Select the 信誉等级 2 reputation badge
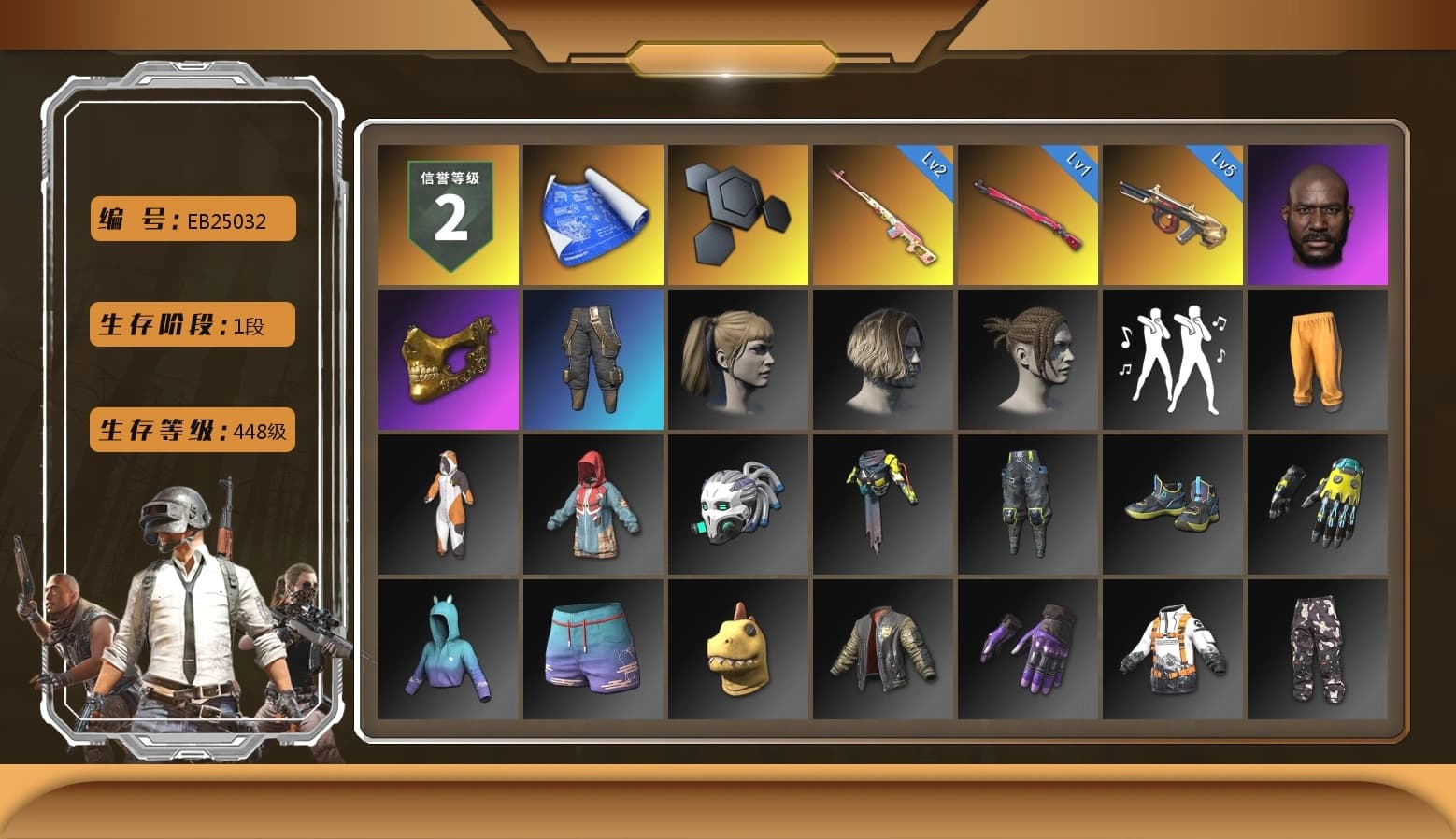Screen dimensions: 1456x839 (x=448, y=215)
